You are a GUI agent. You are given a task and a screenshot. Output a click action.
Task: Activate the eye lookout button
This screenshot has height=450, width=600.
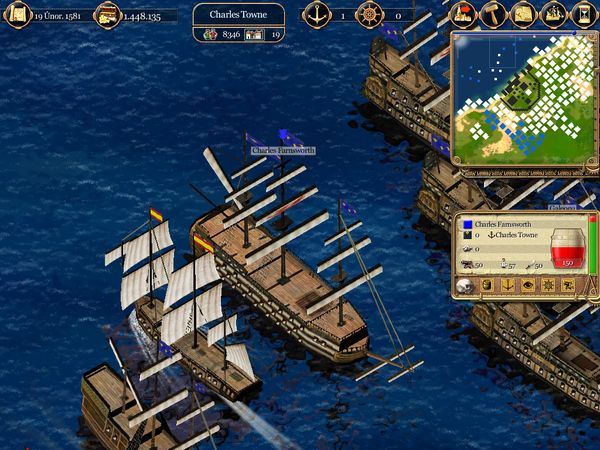[526, 286]
